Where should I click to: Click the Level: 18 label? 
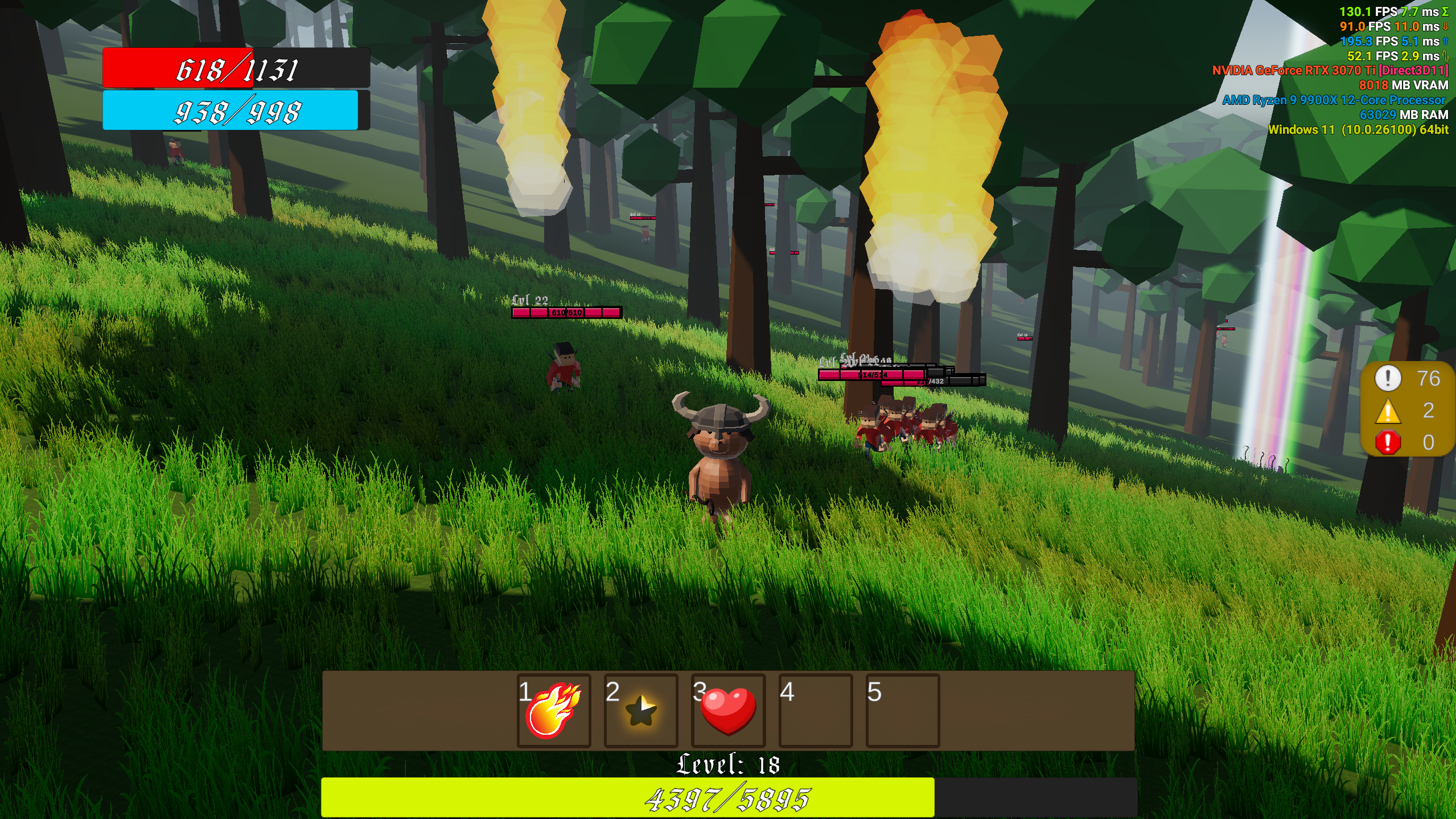coord(728,765)
